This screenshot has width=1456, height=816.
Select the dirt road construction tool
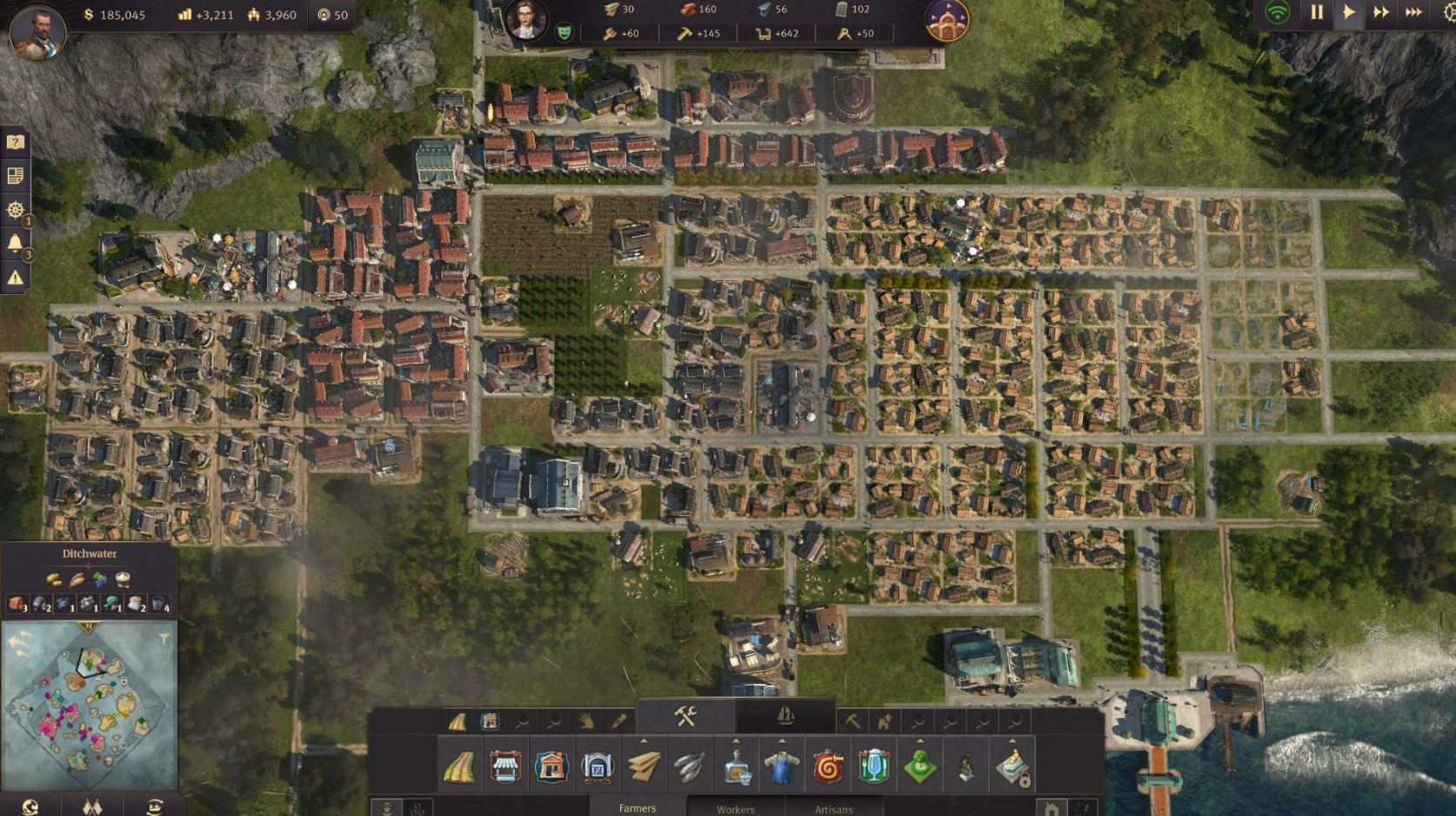click(x=458, y=766)
